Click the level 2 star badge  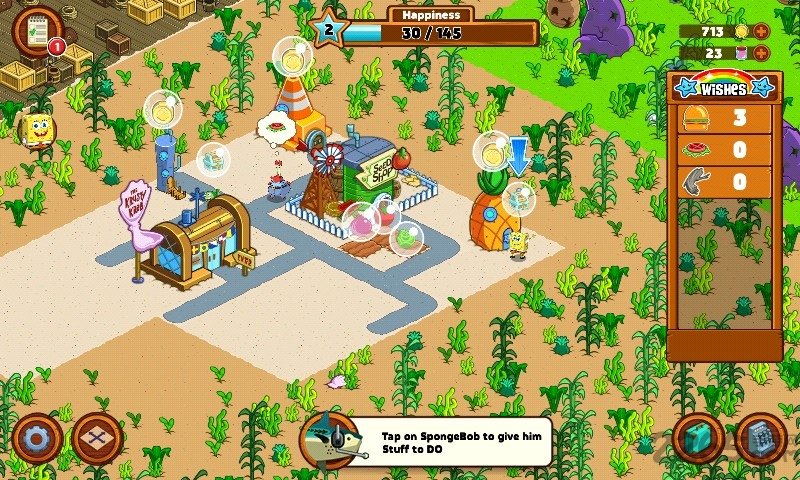329,27
